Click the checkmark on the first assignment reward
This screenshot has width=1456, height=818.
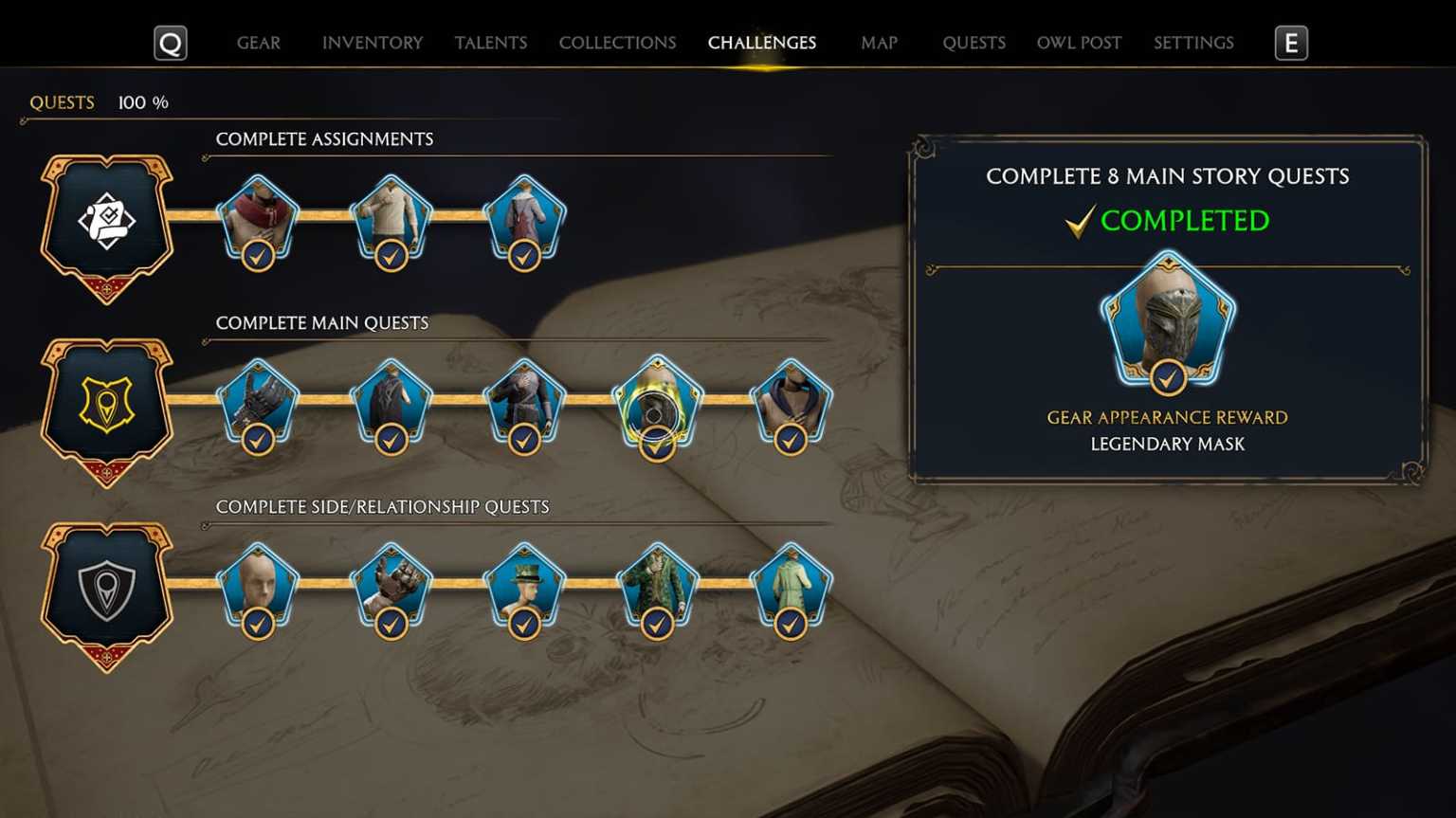point(258,254)
